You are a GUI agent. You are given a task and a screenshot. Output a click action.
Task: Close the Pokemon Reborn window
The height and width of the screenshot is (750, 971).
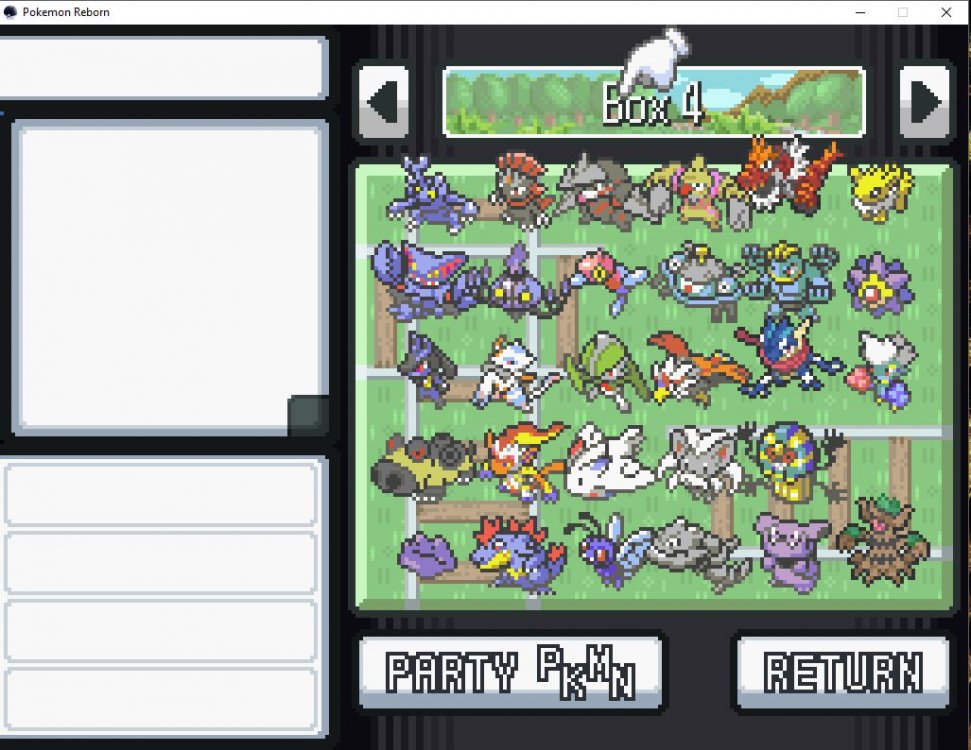pyautogui.click(x=946, y=12)
